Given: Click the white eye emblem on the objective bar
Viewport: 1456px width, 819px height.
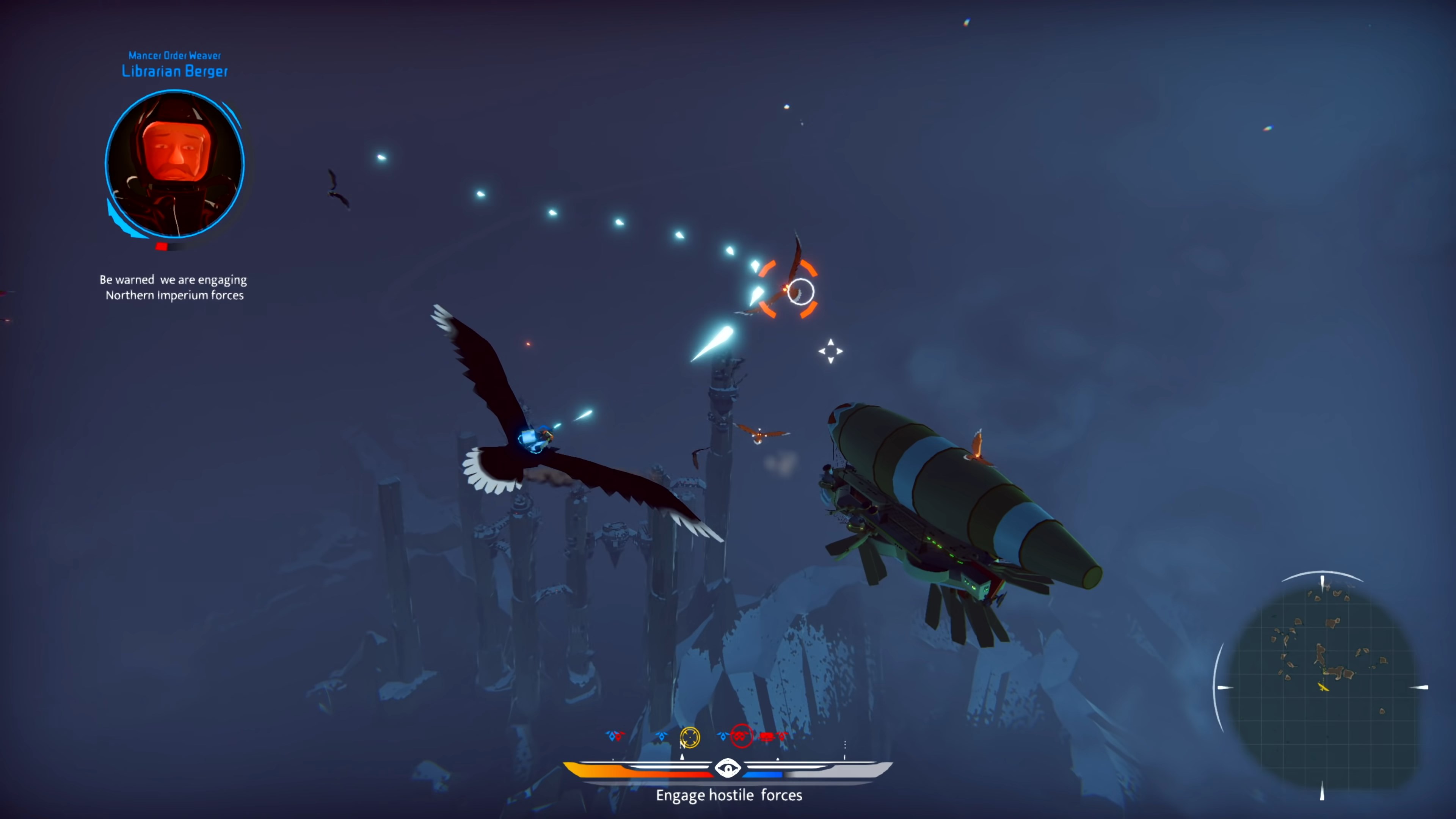Looking at the screenshot, I should pos(728,768).
